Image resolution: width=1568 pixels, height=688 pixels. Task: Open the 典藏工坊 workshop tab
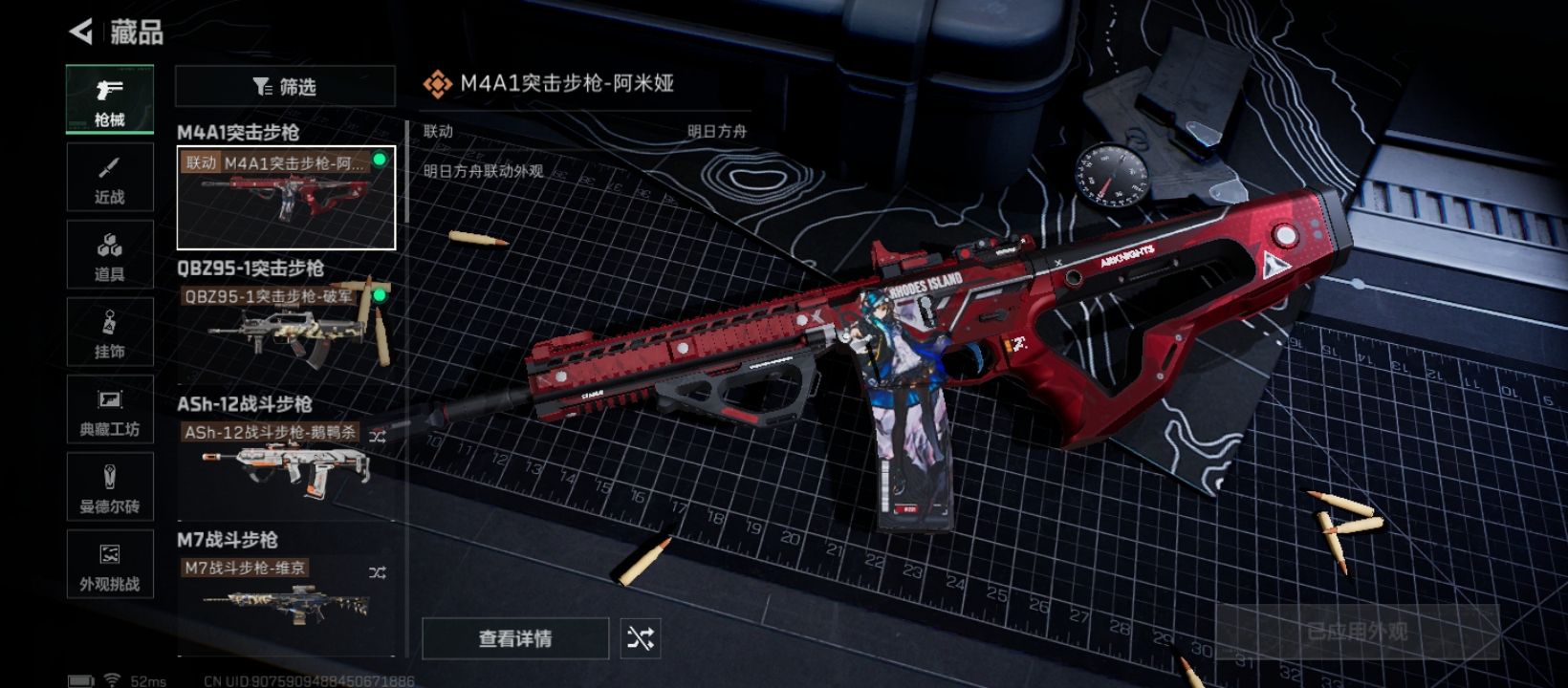(110, 410)
